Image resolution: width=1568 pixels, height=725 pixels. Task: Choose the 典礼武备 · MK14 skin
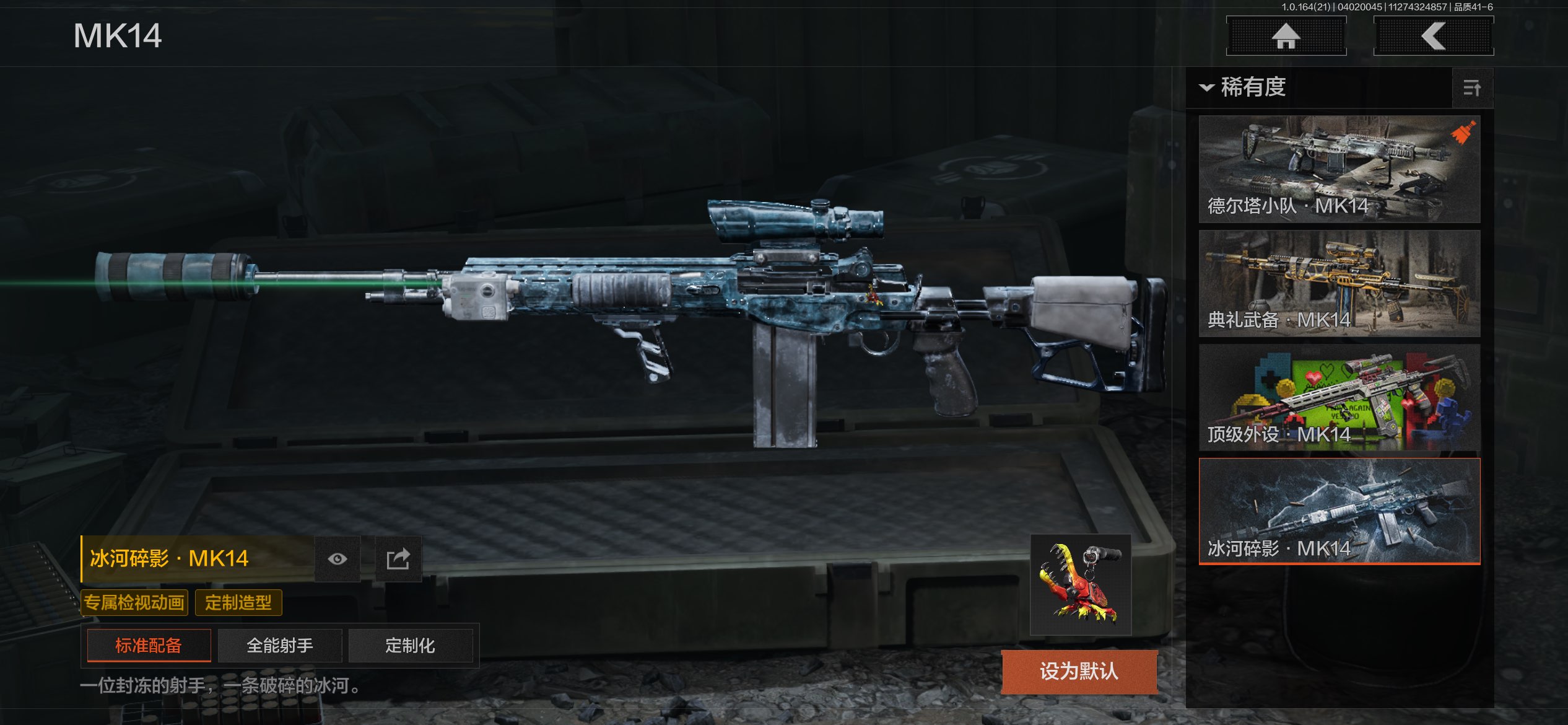coord(1339,283)
